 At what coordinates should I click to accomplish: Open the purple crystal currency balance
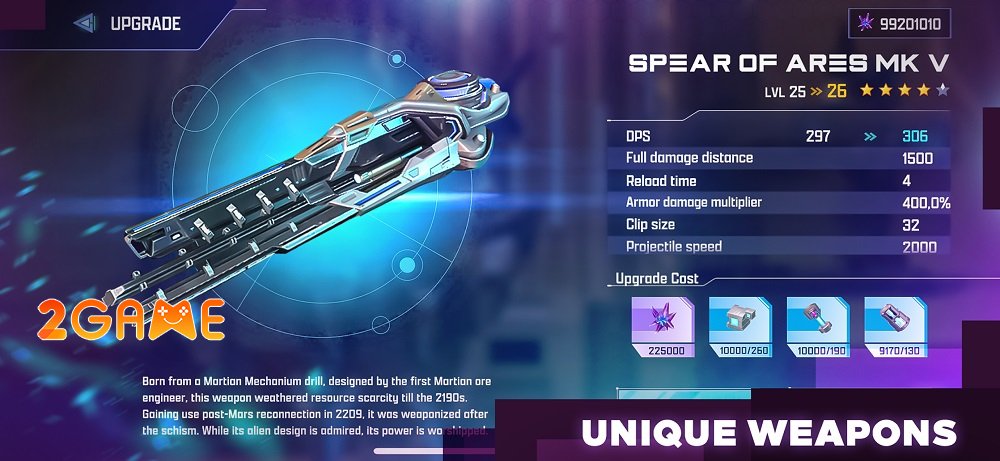(900, 23)
